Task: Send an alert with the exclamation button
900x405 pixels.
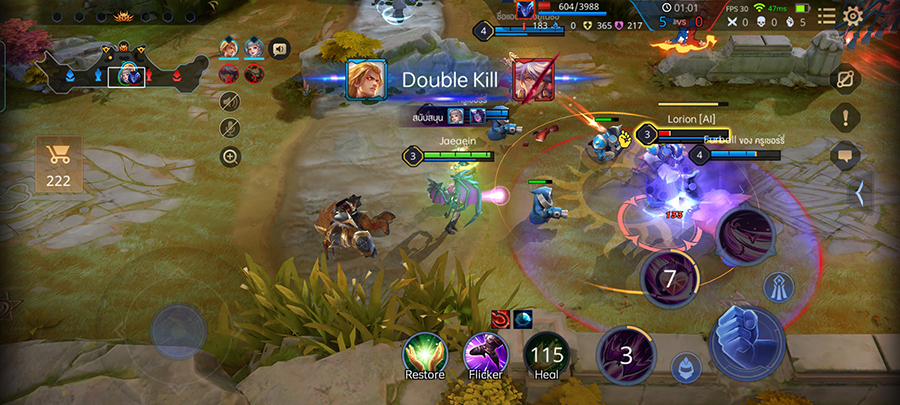Action: tap(845, 117)
